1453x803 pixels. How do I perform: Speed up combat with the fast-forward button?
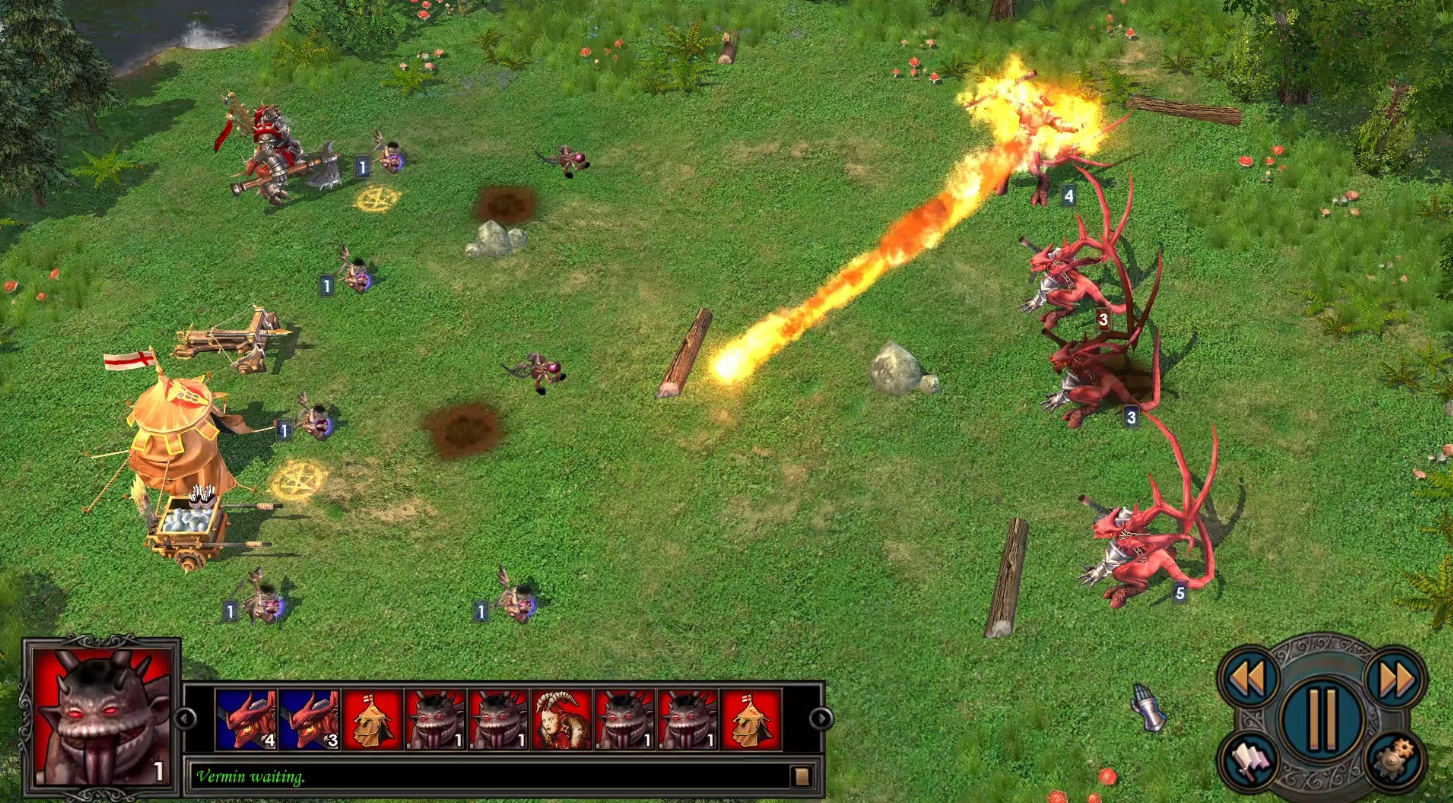click(1395, 678)
